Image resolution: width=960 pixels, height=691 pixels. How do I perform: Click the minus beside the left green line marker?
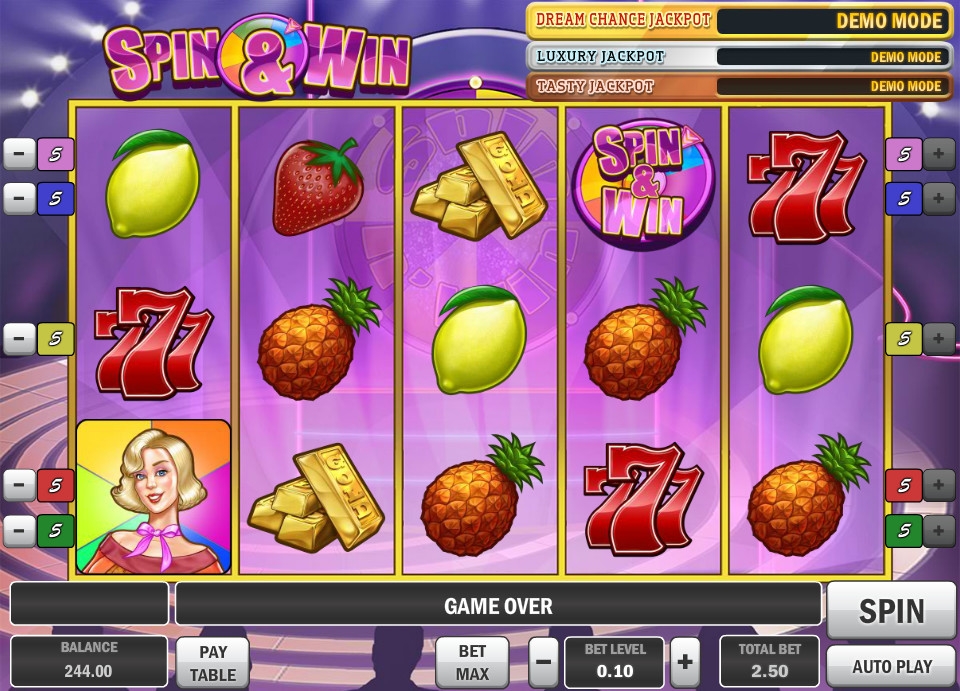pyautogui.click(x=19, y=530)
